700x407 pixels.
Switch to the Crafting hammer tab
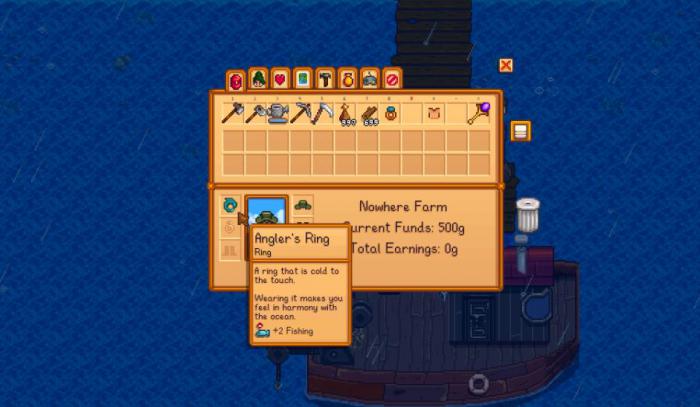click(x=325, y=78)
